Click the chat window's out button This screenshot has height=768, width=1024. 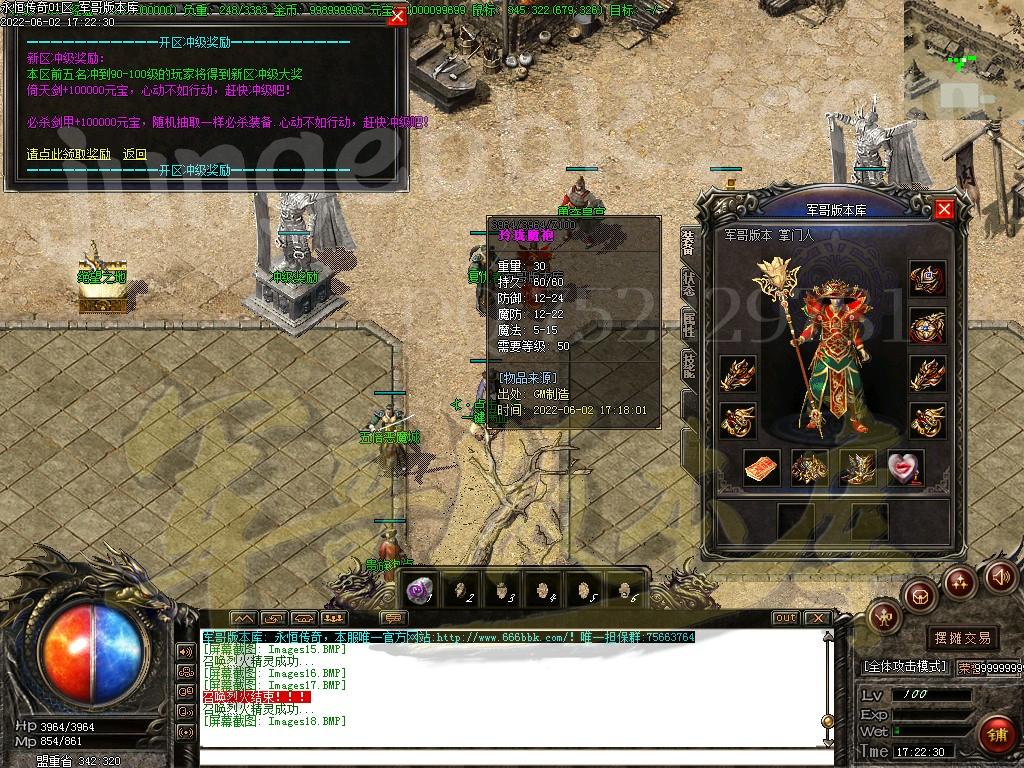(786, 618)
